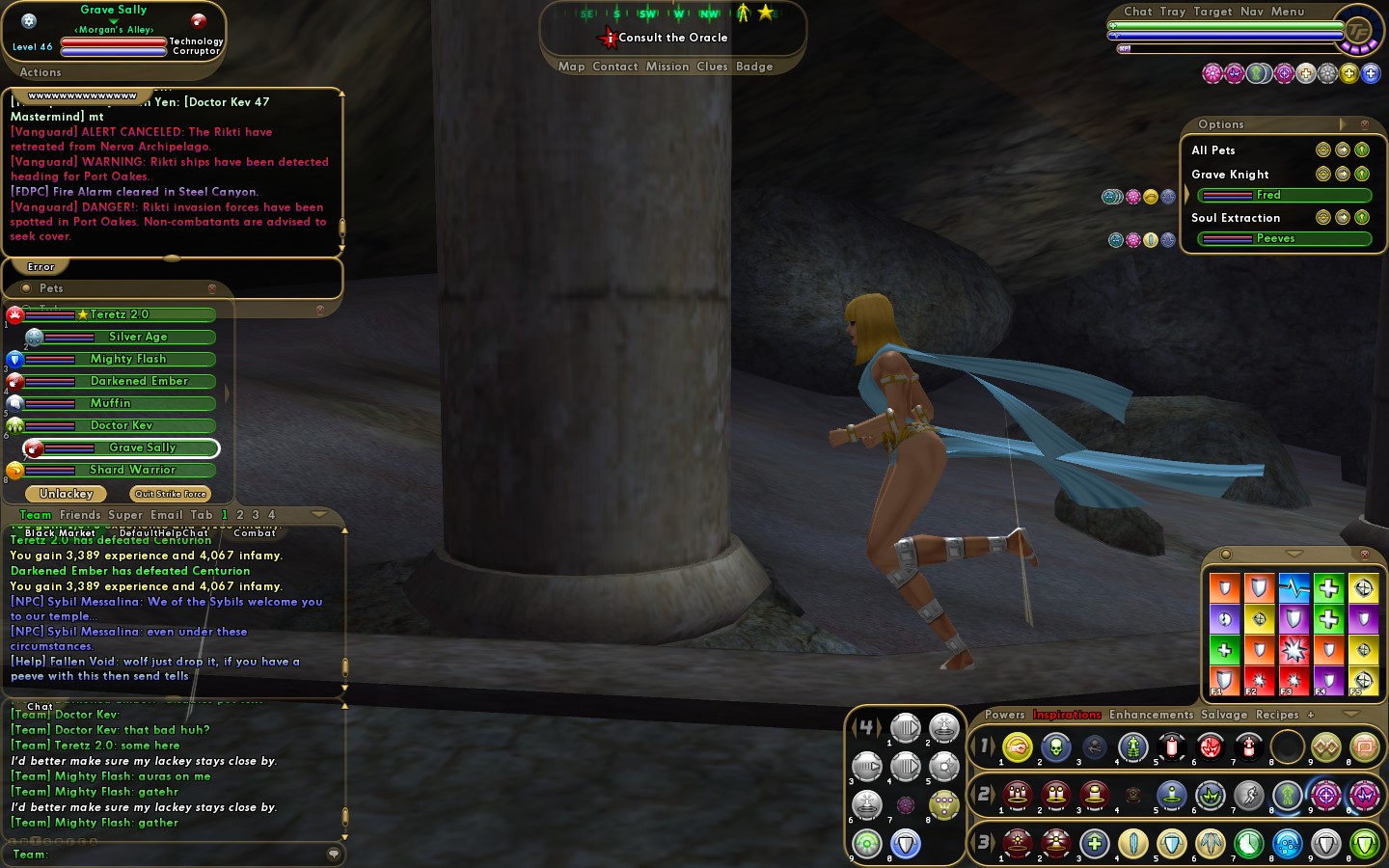This screenshot has width=1389, height=868.
Task: Switch to the Inspirations tab
Action: pos(1067,715)
